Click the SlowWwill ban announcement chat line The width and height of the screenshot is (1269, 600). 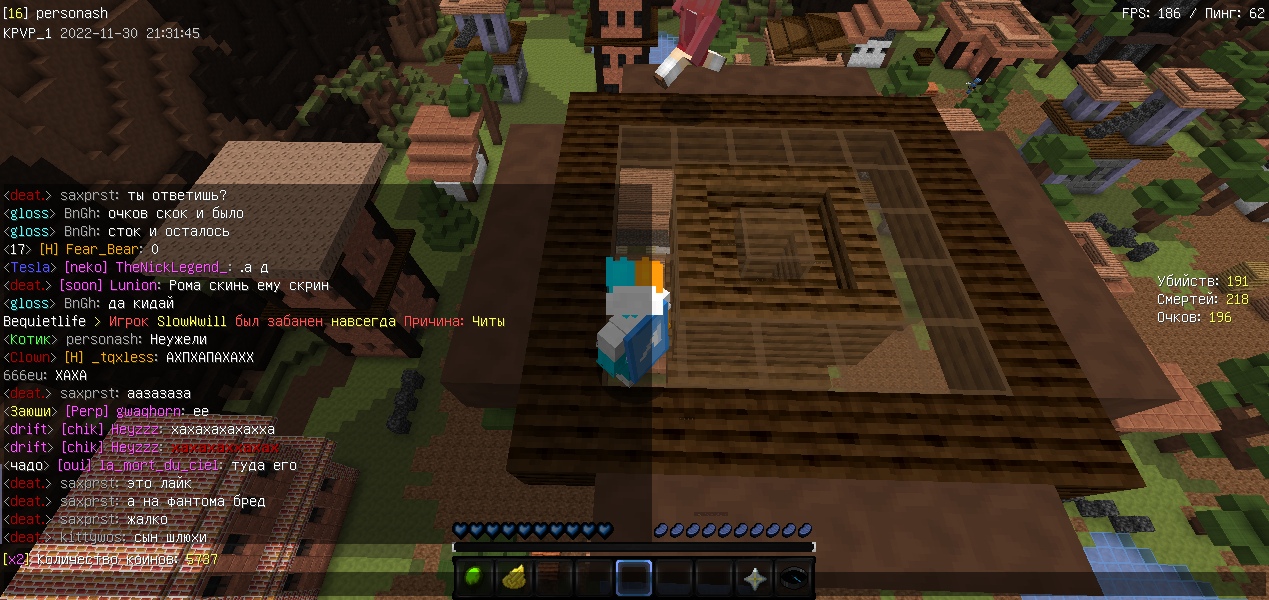[x=254, y=322]
